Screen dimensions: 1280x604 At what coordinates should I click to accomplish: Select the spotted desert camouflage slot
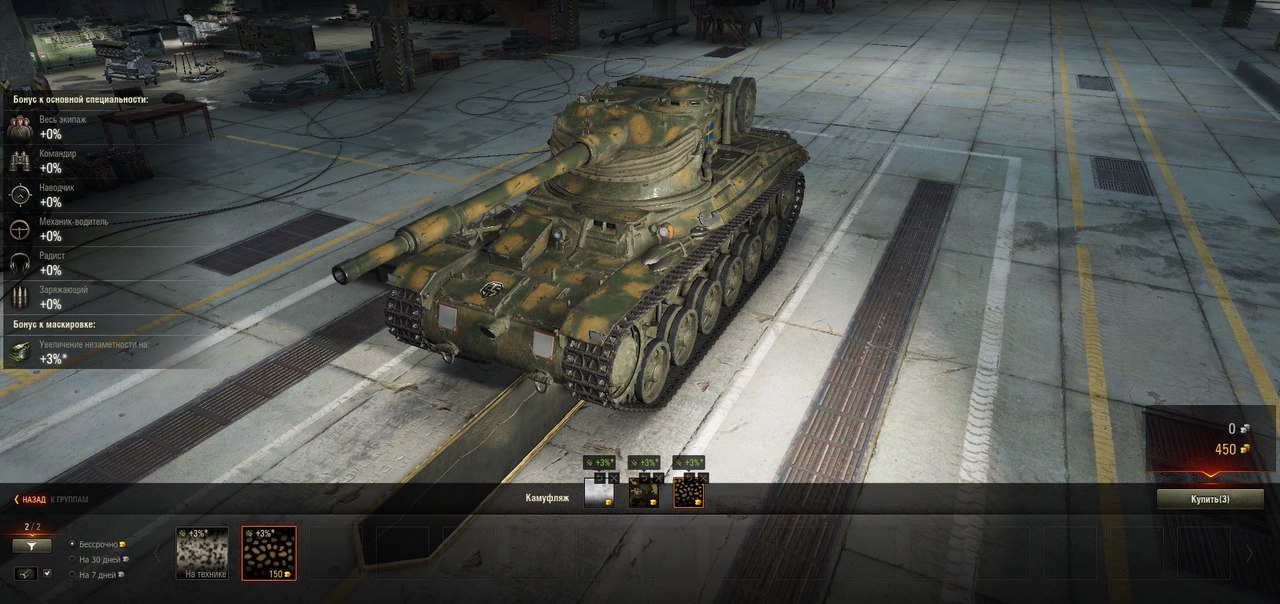pos(688,493)
